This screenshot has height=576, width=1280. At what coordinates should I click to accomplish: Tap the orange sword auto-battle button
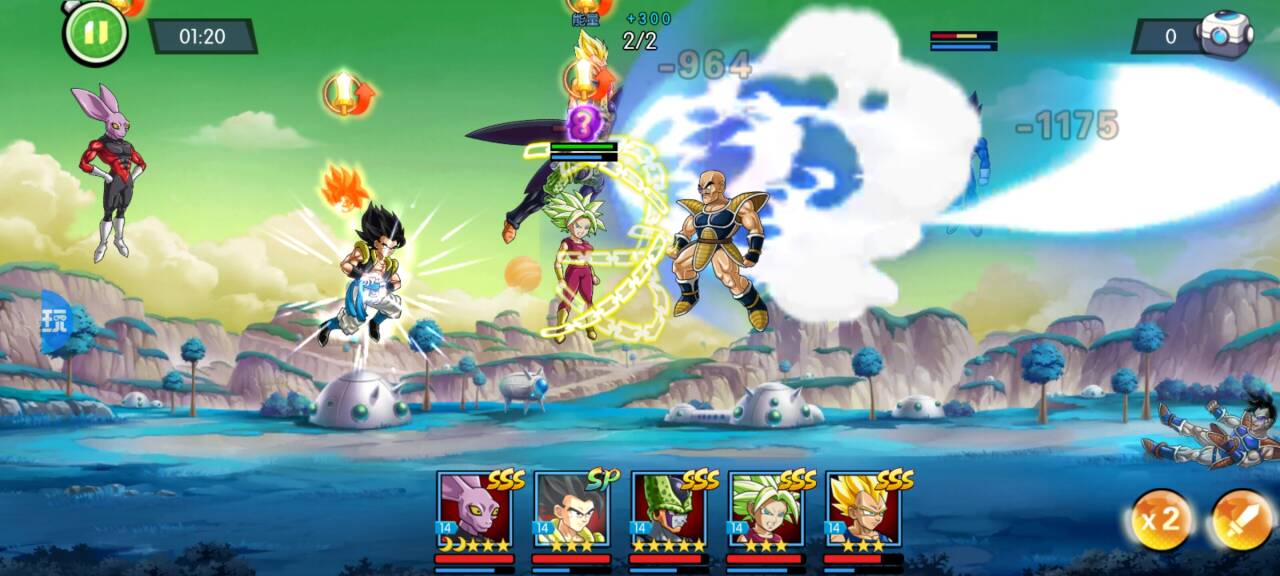(x=1242, y=520)
